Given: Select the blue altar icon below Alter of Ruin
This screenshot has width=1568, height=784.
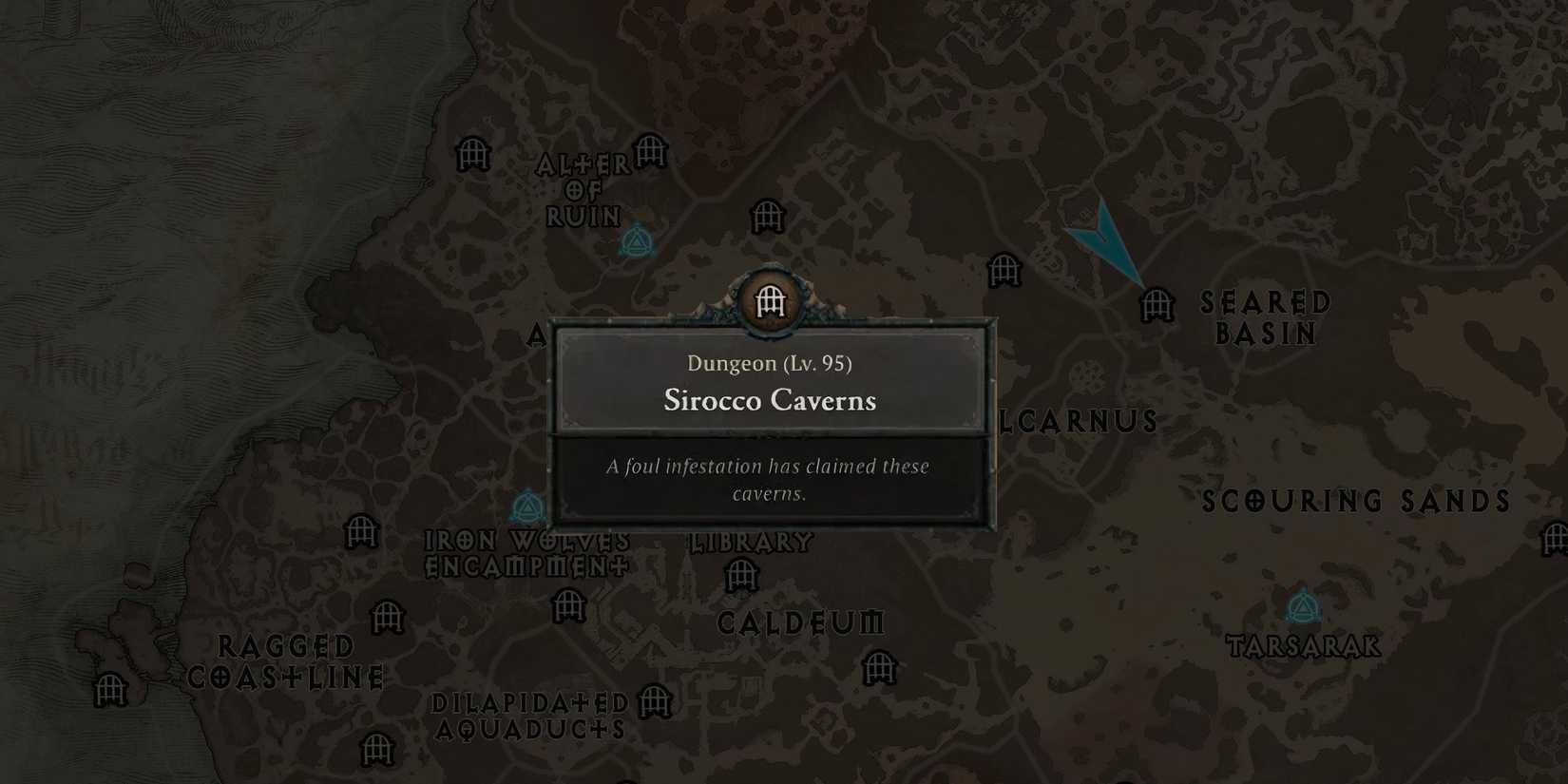Looking at the screenshot, I should (x=637, y=242).
